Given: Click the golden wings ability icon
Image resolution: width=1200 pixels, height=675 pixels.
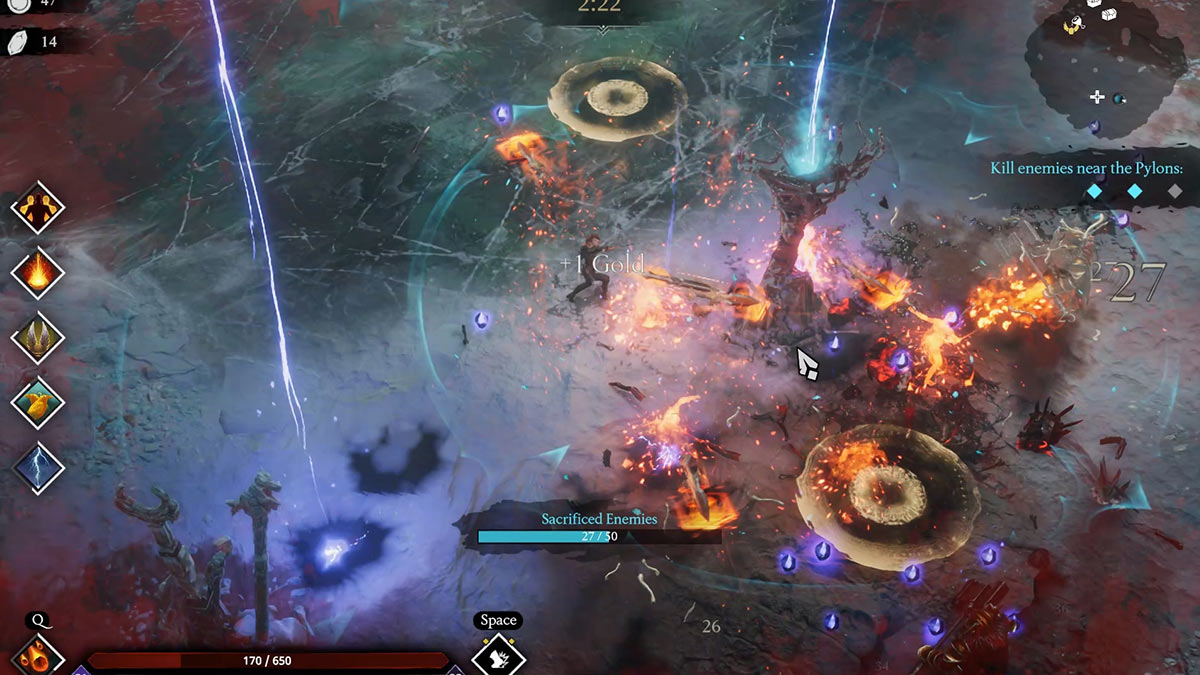Looking at the screenshot, I should pyautogui.click(x=38, y=338).
